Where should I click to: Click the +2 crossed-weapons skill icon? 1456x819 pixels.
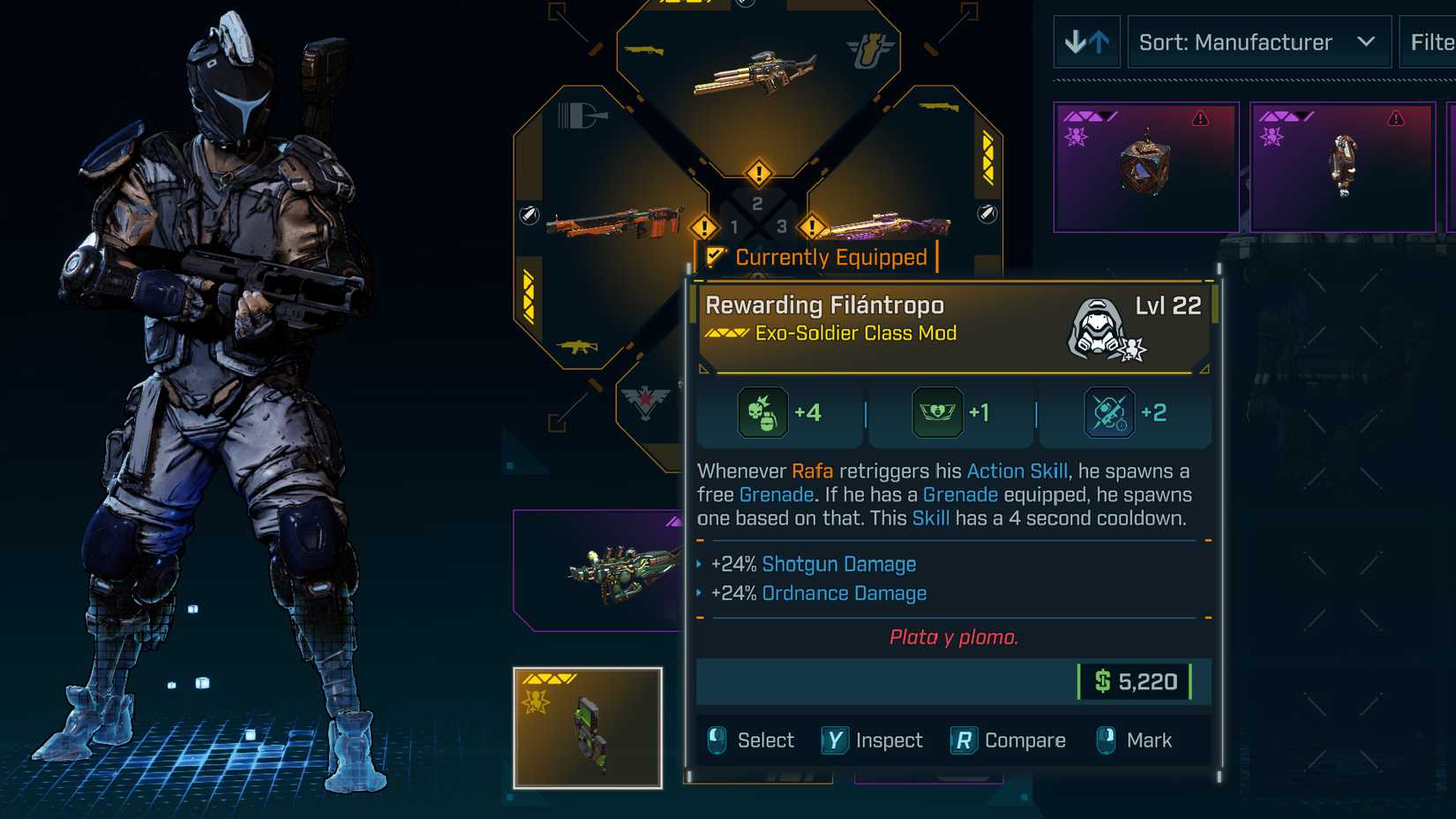(x=1110, y=412)
